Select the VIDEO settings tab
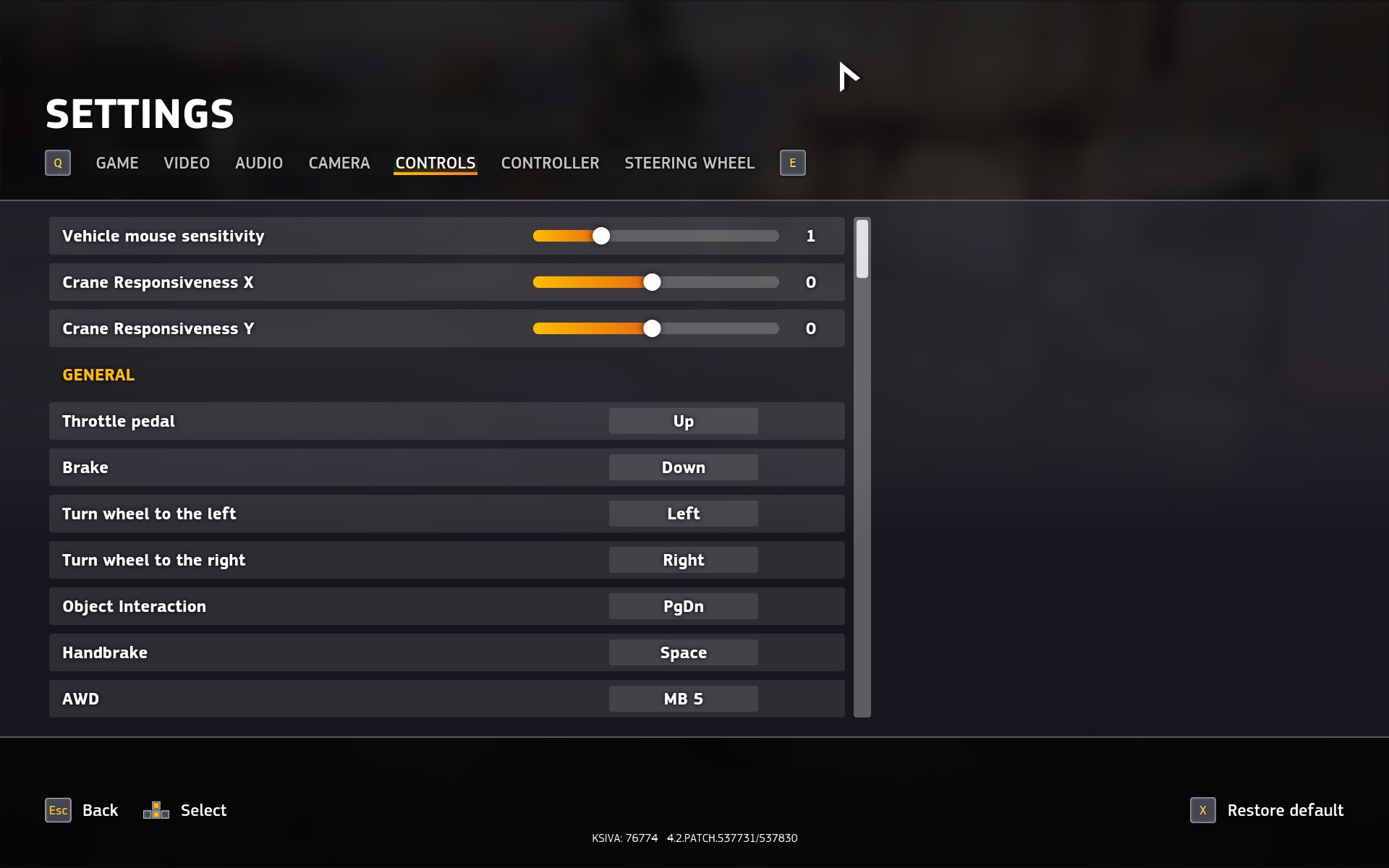The height and width of the screenshot is (868, 1389). coord(186,163)
